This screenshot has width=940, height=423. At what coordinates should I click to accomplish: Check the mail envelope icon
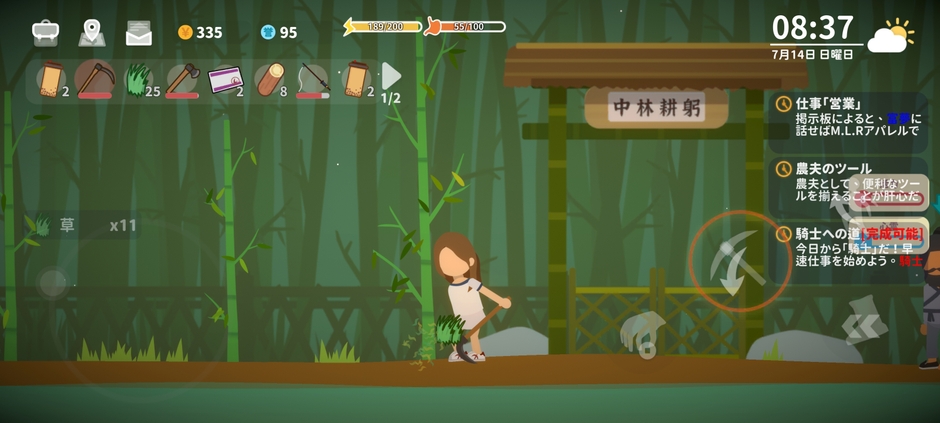(139, 33)
